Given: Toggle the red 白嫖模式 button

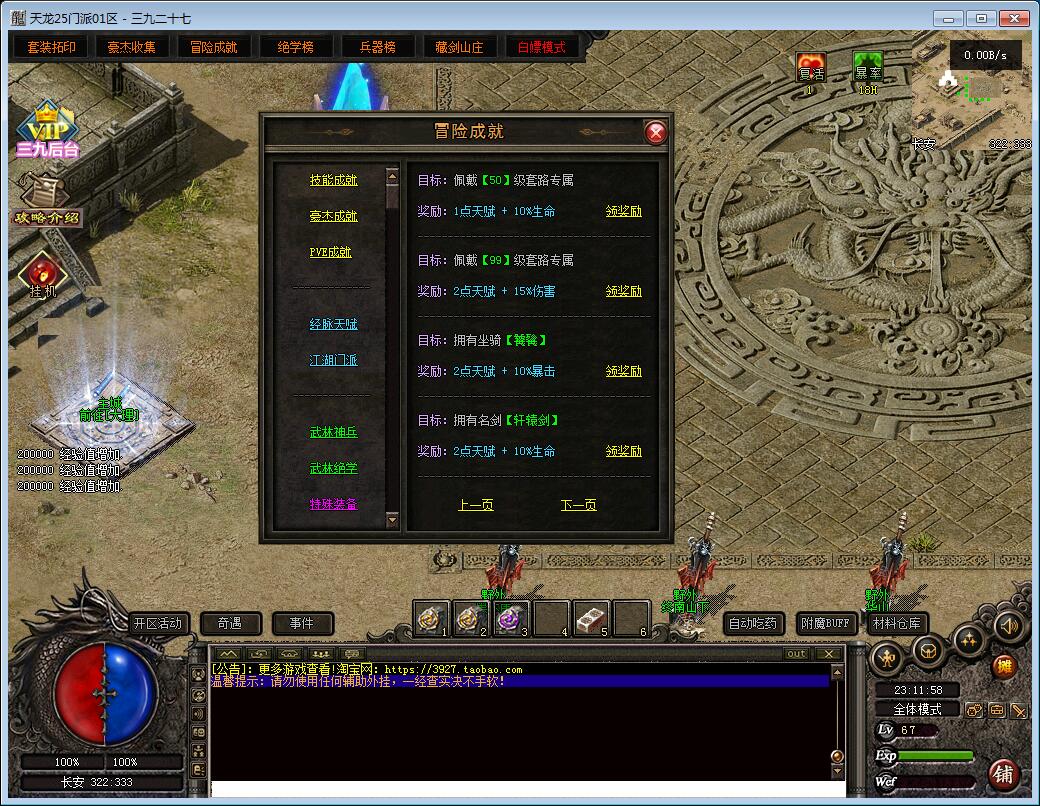Looking at the screenshot, I should [x=541, y=47].
